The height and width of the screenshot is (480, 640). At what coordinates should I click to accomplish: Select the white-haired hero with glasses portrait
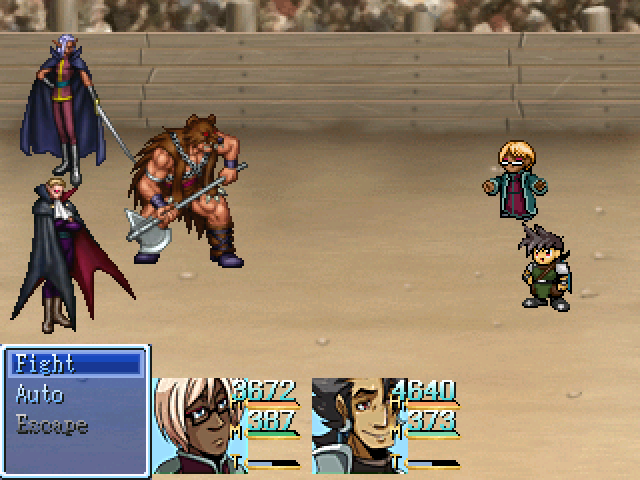190,425
